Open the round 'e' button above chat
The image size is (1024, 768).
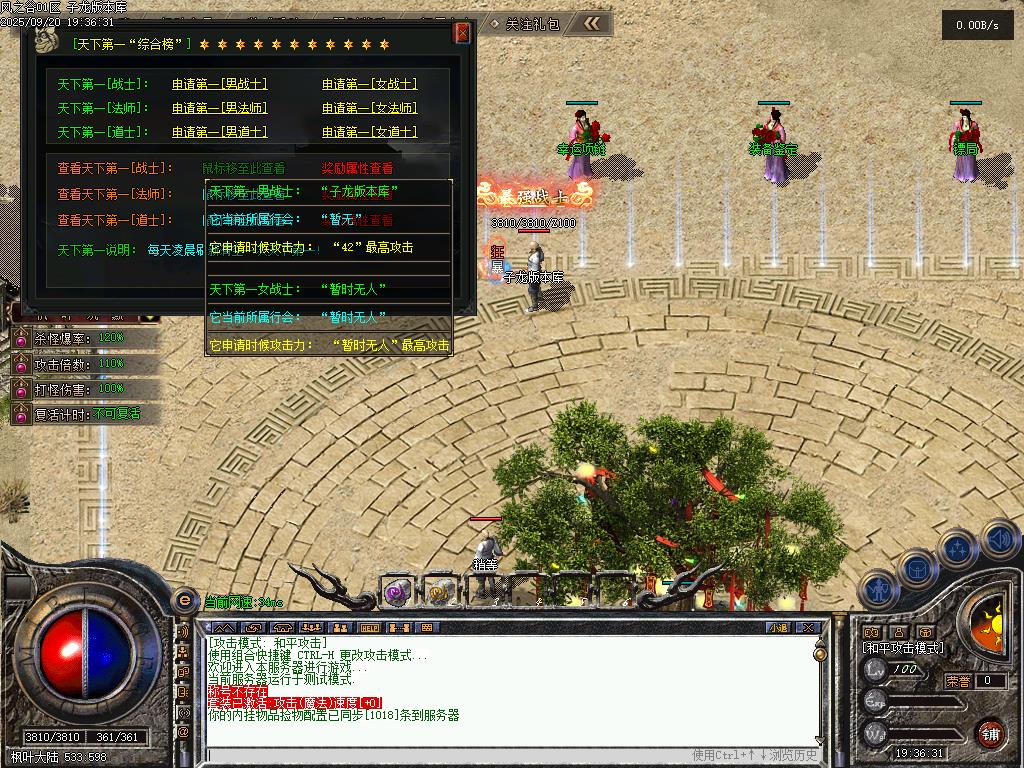tap(184, 600)
